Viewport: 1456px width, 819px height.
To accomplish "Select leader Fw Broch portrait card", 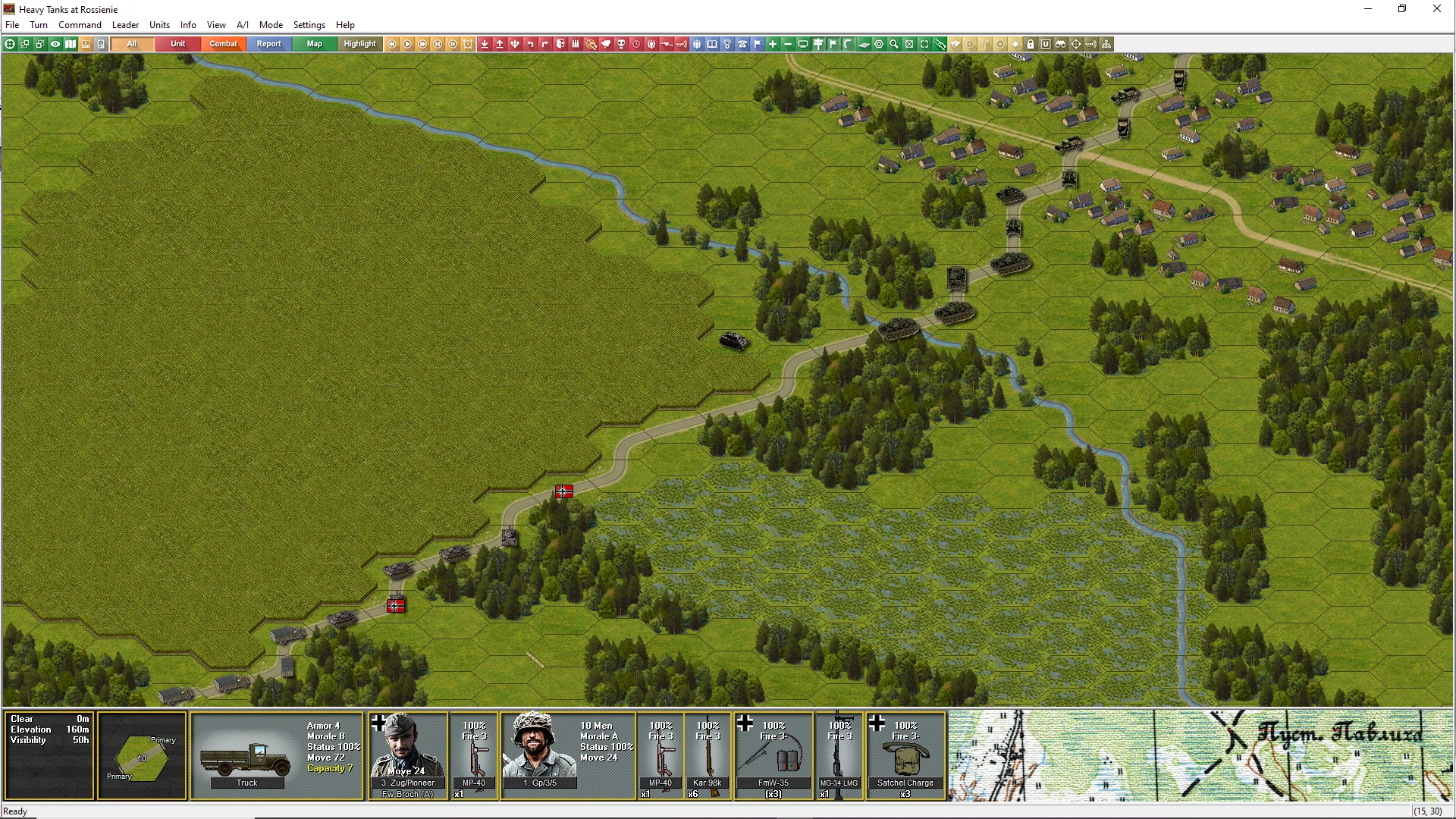I will (x=407, y=755).
